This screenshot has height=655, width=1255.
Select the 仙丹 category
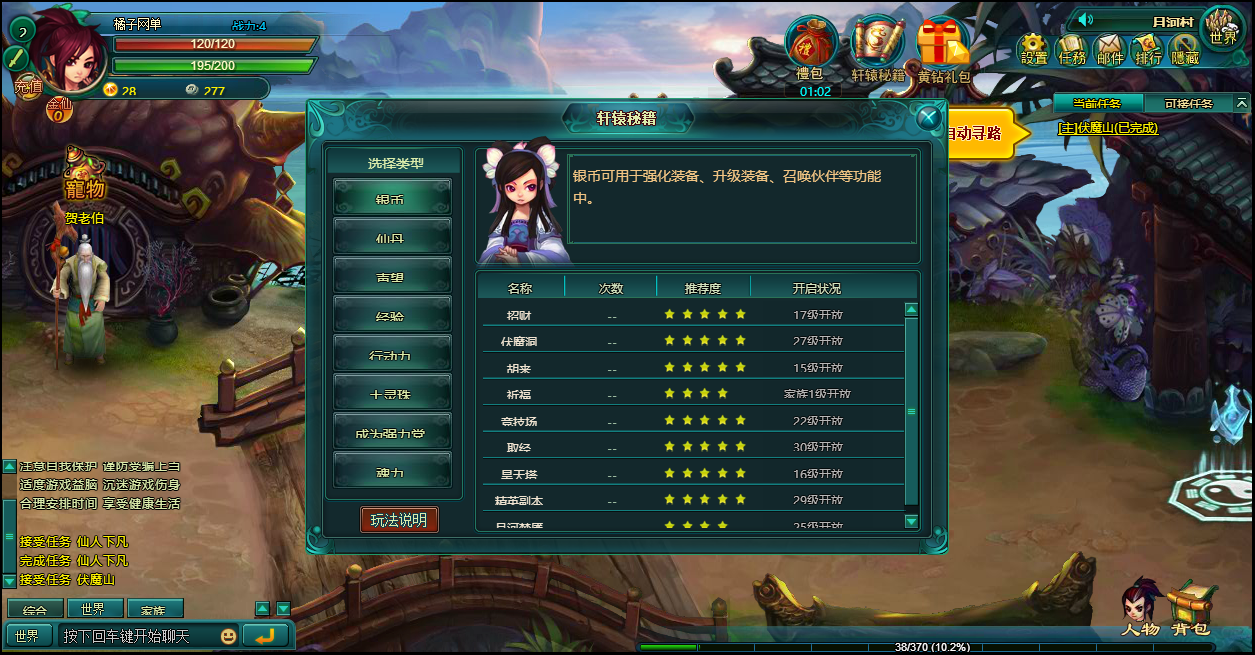click(x=392, y=238)
